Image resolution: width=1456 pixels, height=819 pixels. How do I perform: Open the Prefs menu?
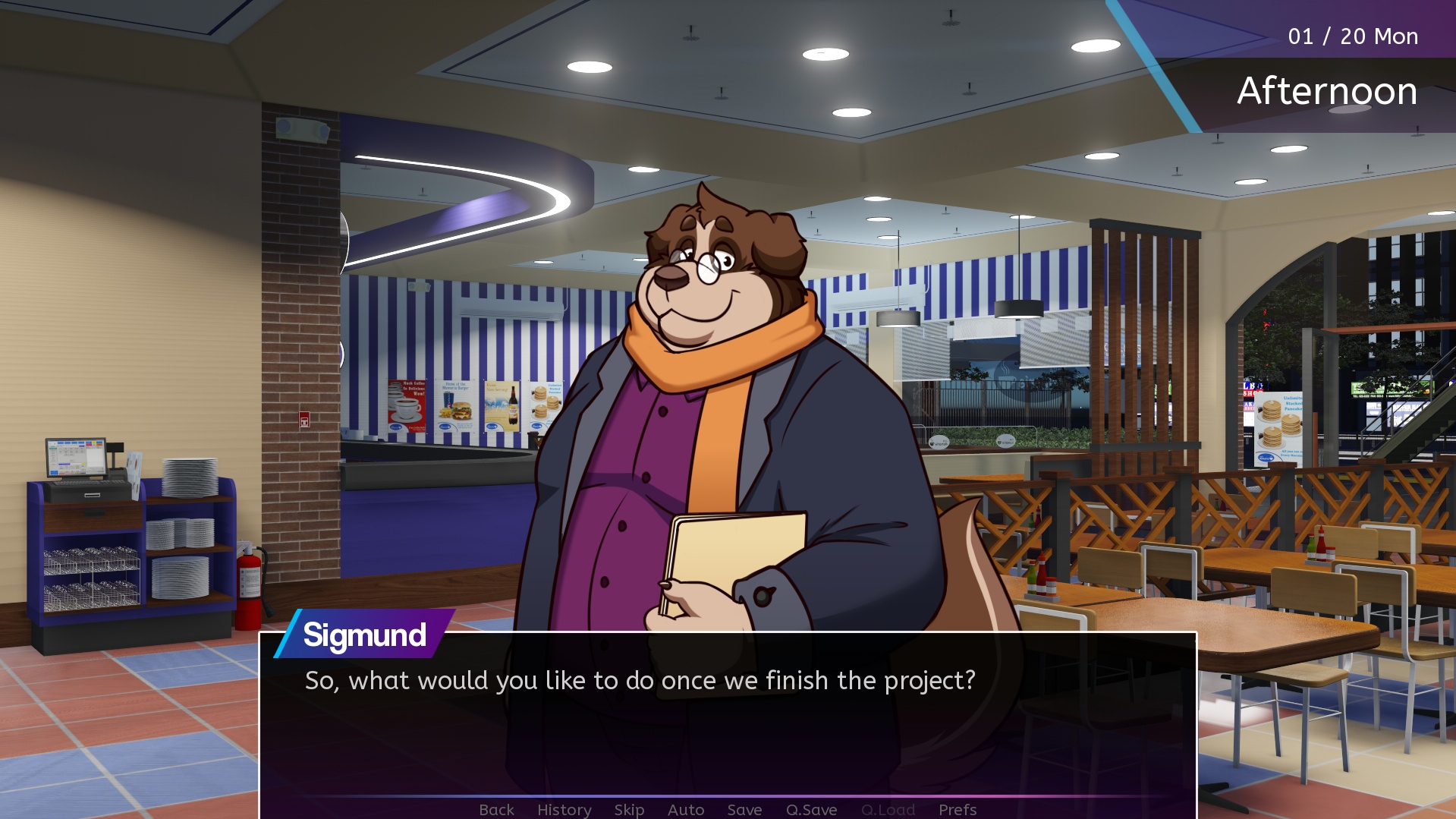958,809
